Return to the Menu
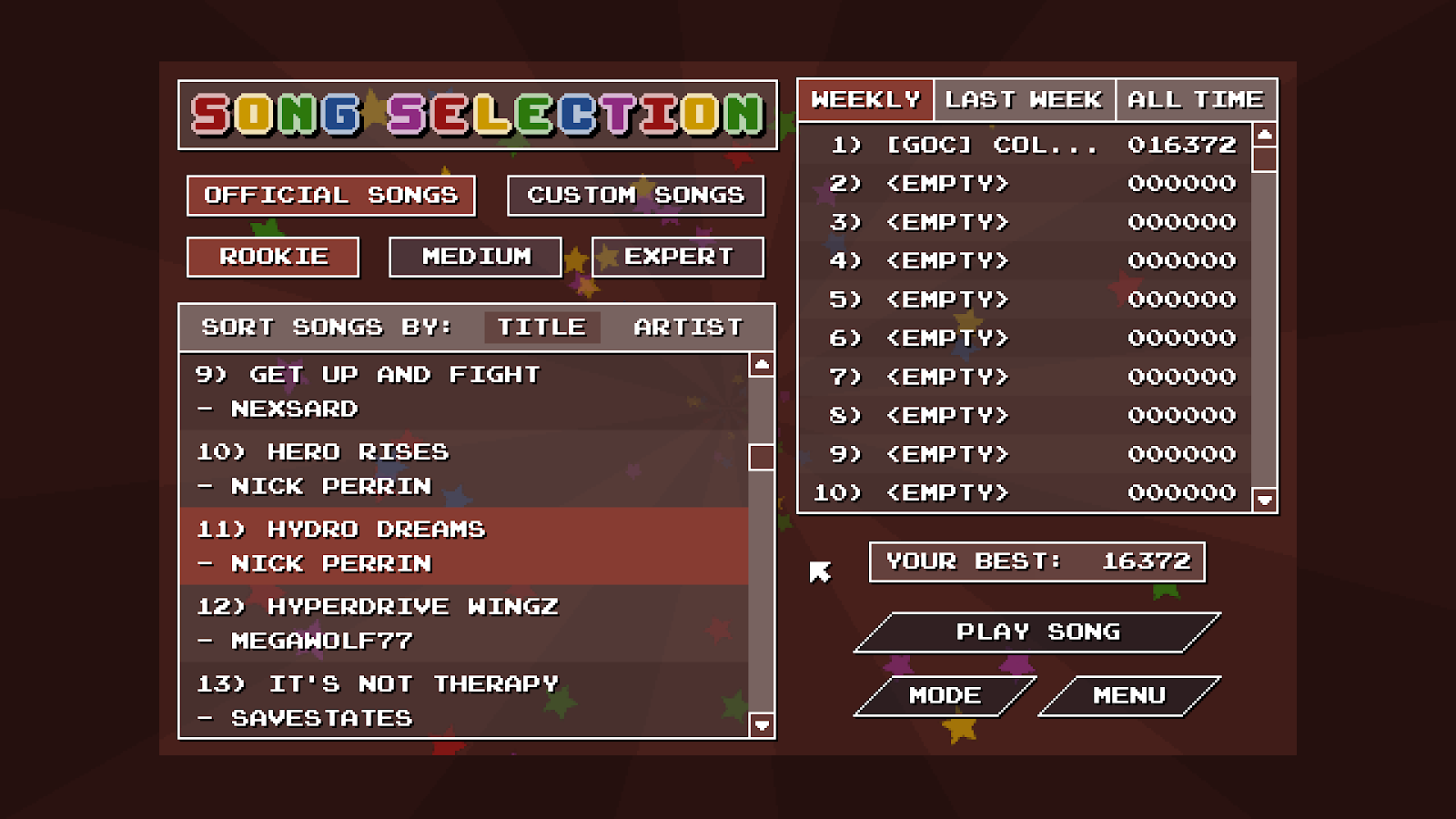This screenshot has height=819, width=1456. click(1130, 696)
